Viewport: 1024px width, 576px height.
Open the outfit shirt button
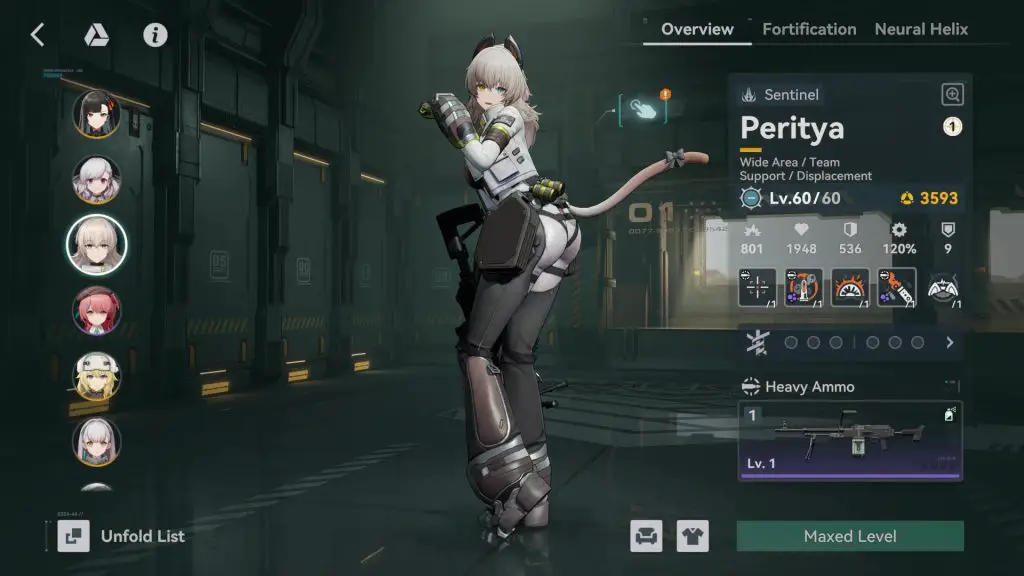coord(692,536)
